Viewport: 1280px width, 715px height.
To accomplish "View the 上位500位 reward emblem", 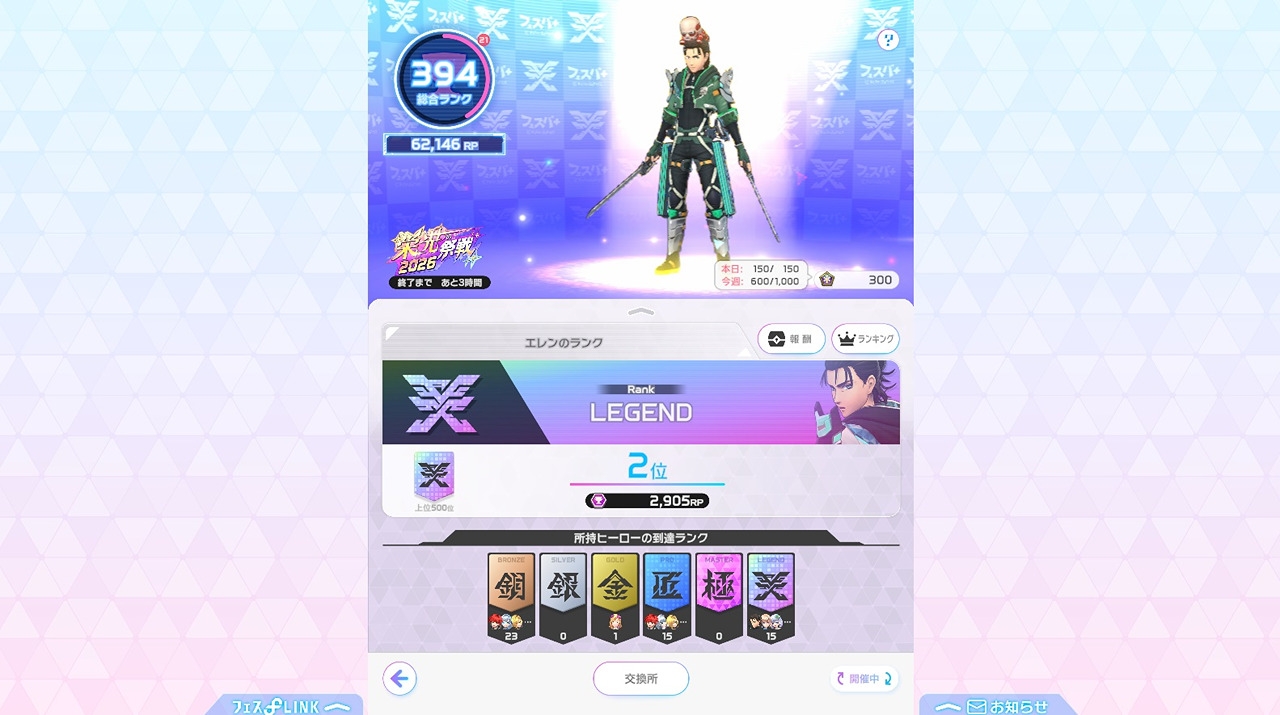I will point(434,477).
